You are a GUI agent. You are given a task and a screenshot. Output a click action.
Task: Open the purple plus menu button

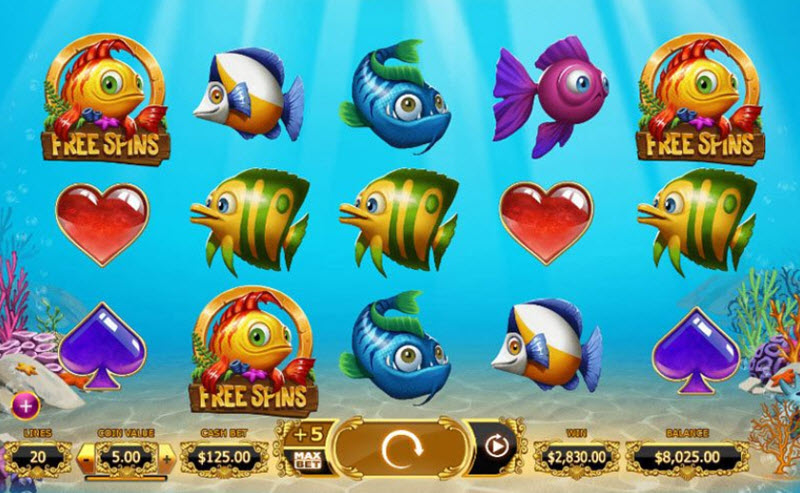pos(25,405)
